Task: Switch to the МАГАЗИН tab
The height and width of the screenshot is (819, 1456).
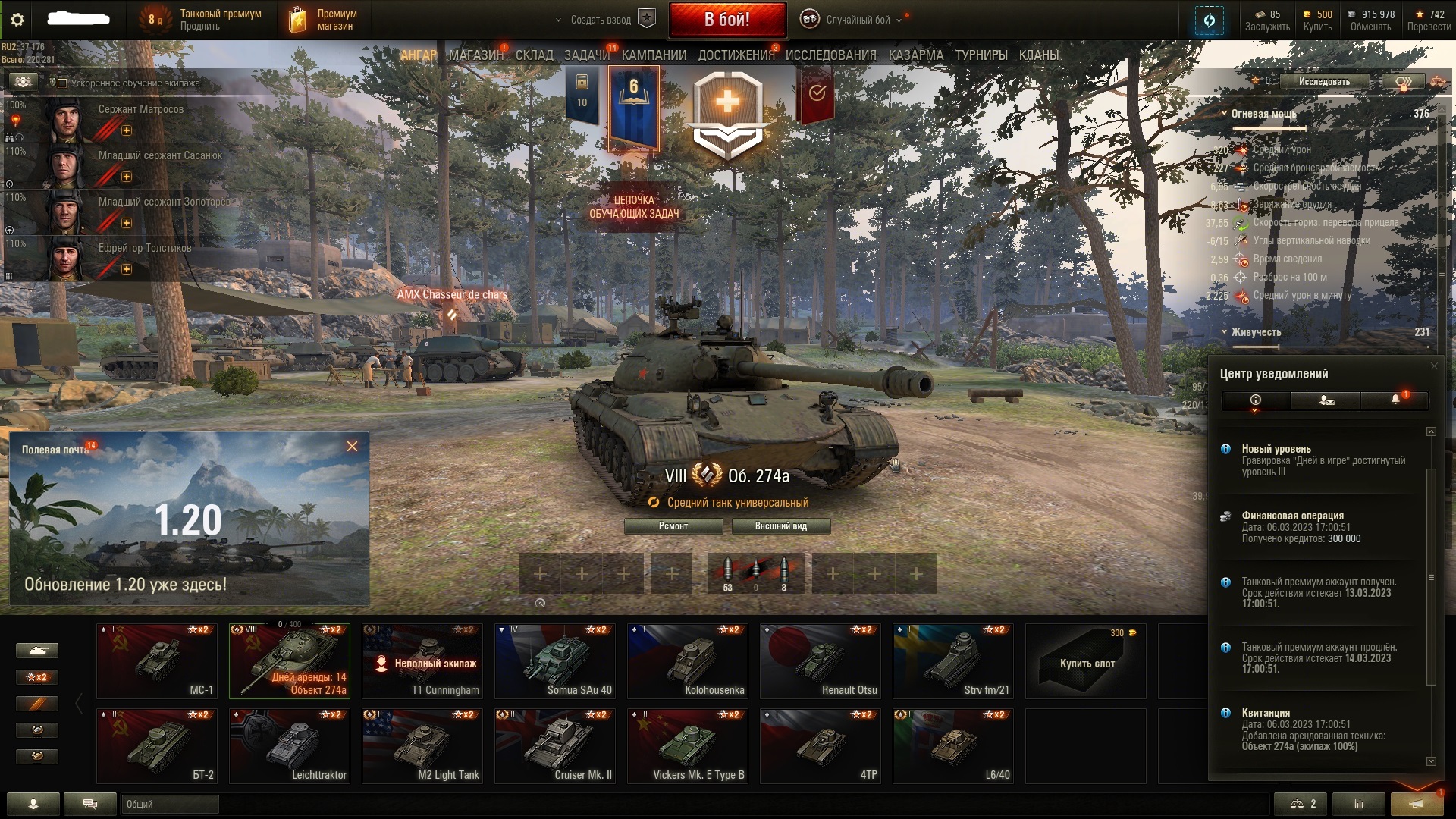Action: coord(475,55)
